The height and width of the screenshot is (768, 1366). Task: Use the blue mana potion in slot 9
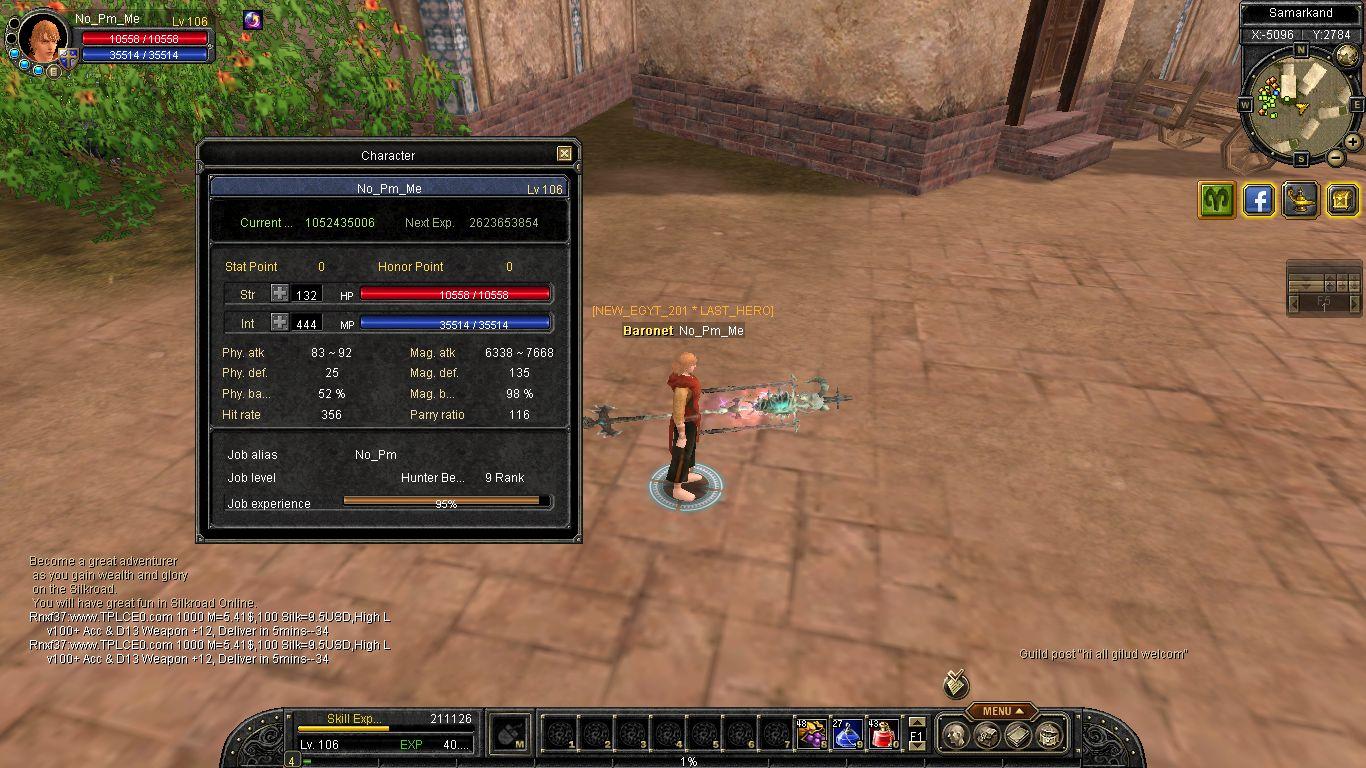click(847, 734)
